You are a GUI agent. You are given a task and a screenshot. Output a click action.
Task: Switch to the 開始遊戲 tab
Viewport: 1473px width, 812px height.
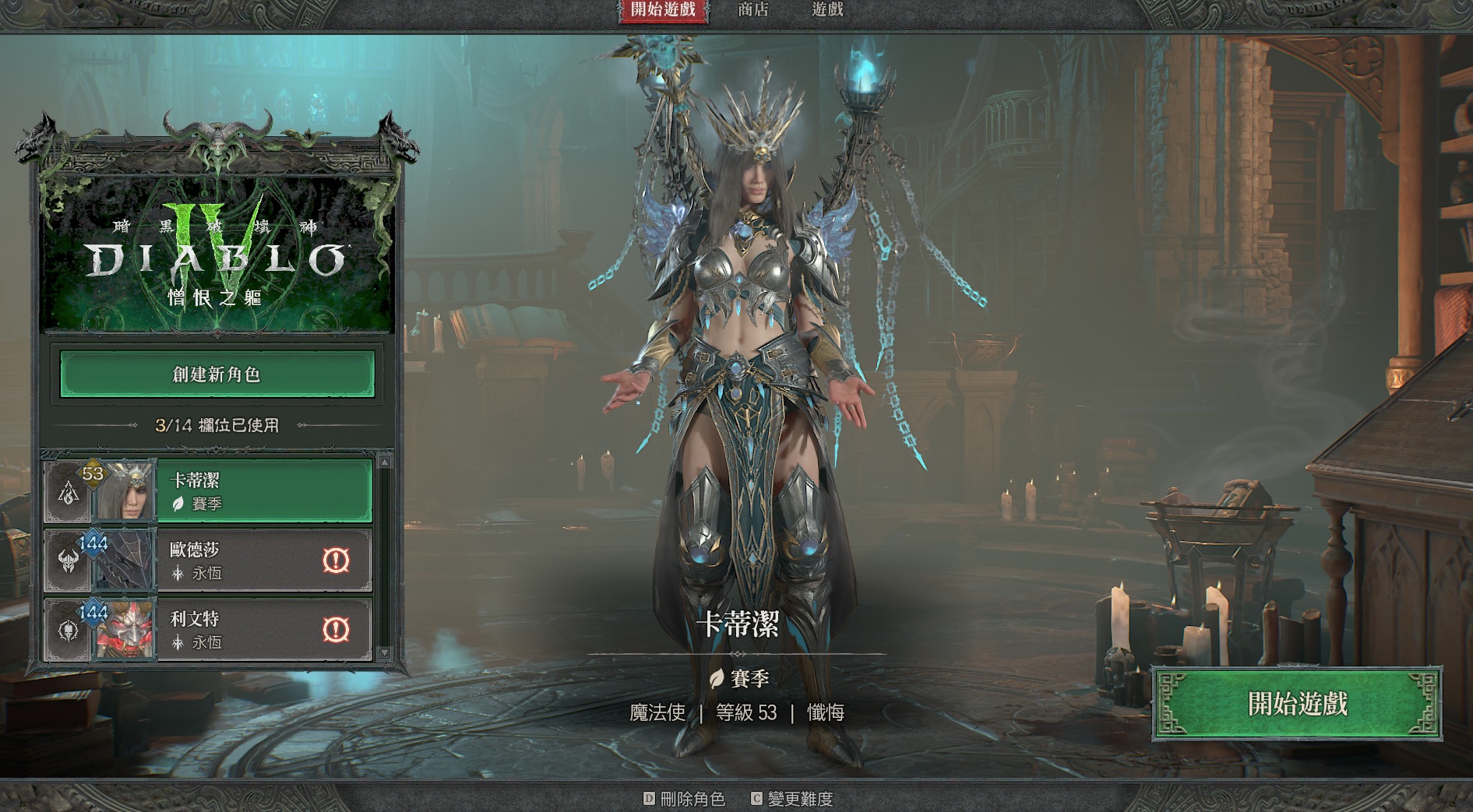663,10
